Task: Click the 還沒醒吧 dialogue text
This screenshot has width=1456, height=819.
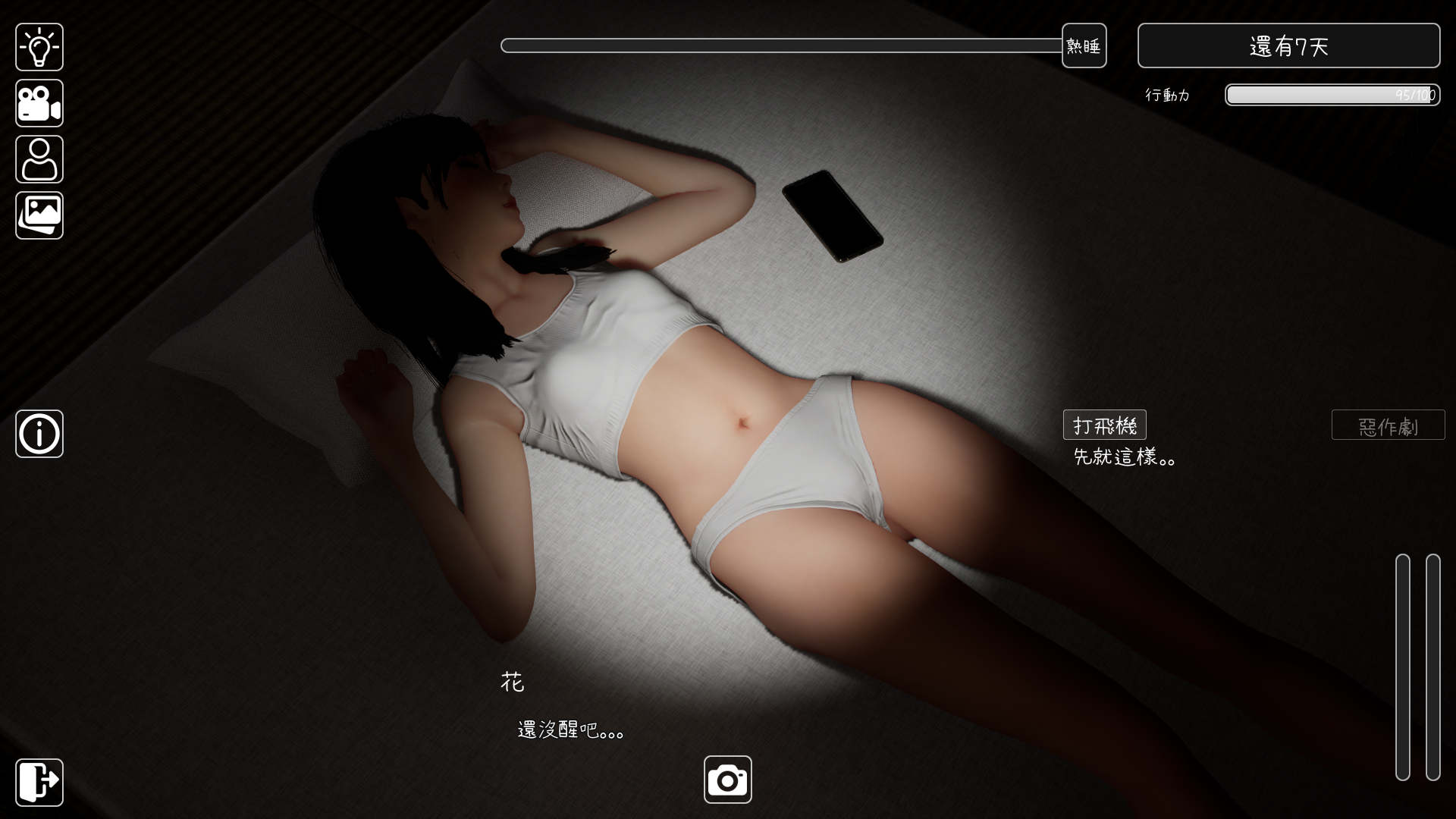Action: 567,730
